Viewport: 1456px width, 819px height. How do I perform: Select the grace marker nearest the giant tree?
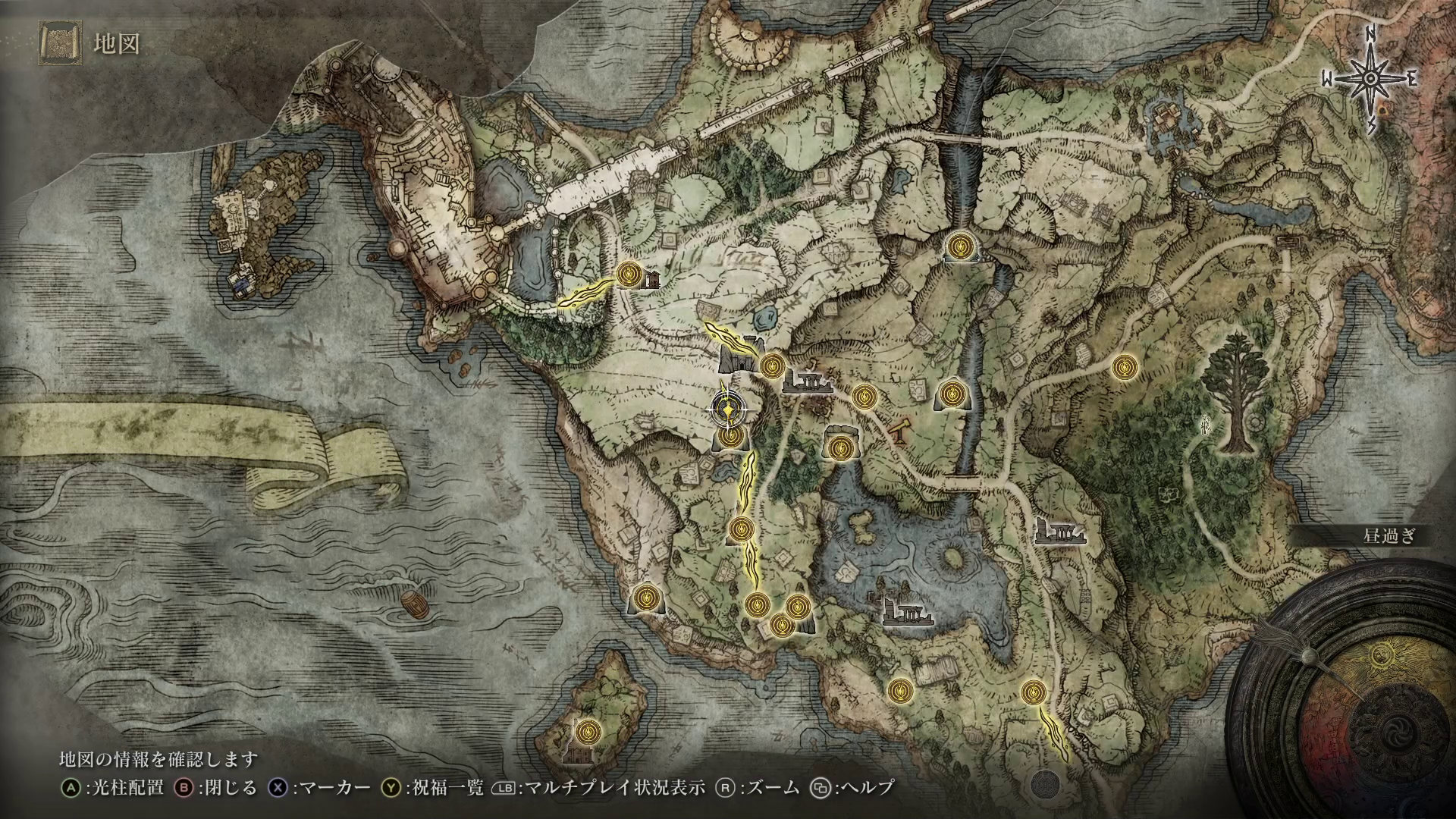click(x=1123, y=368)
